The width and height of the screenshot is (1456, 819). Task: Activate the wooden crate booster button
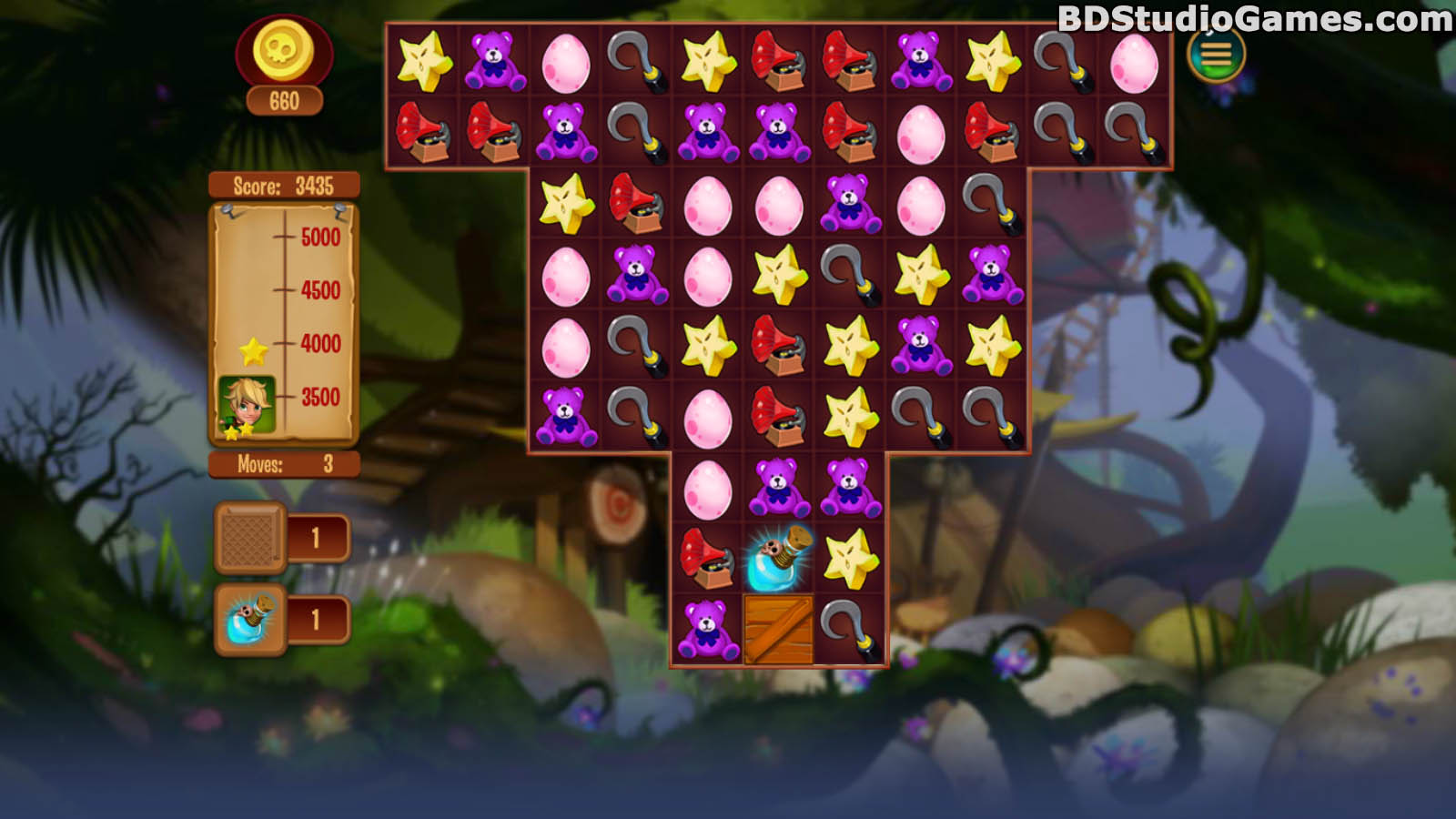click(x=249, y=538)
